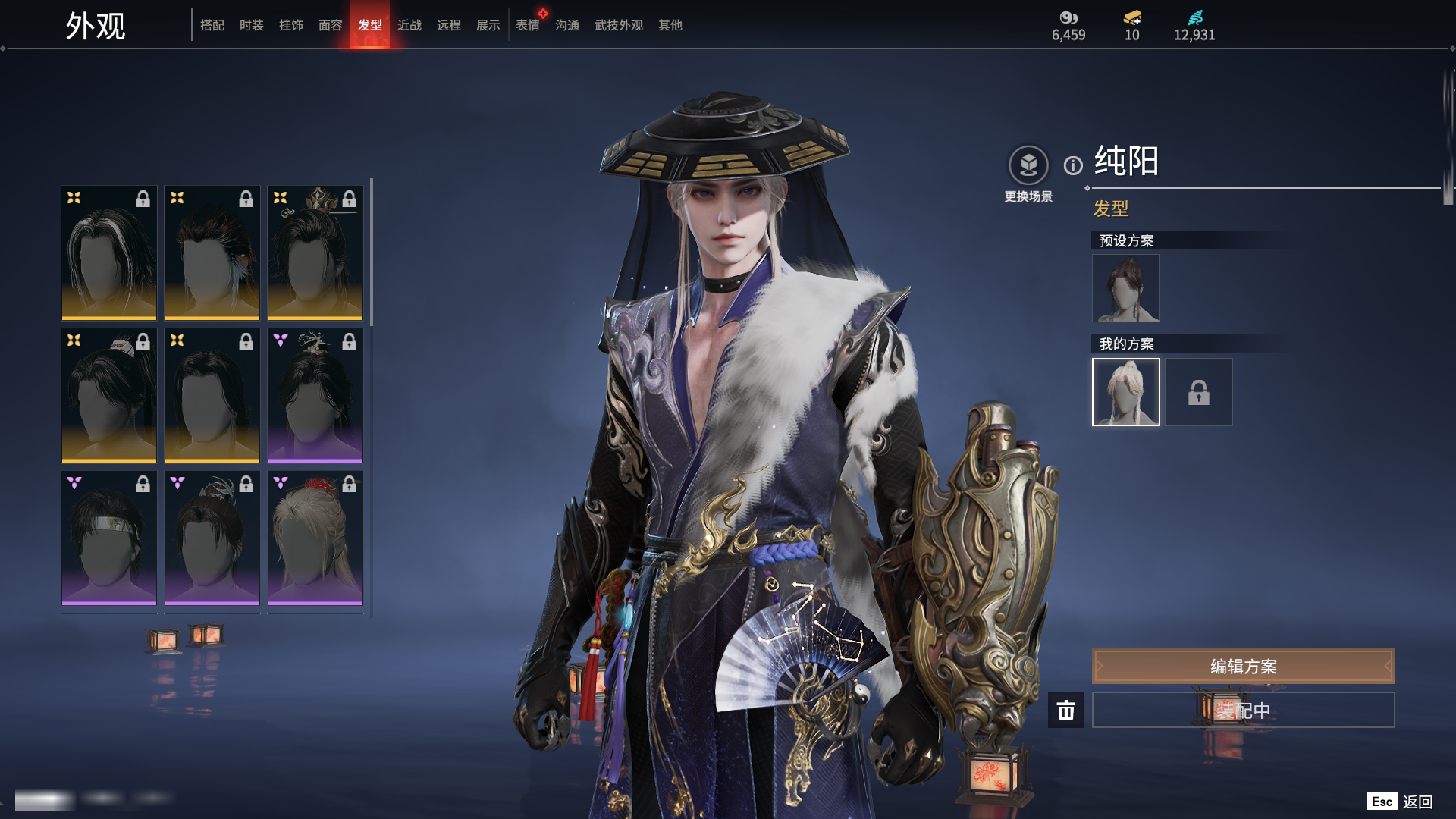Pick the hairstyle with white headband
Image resolution: width=1456 pixels, height=819 pixels.
pyautogui.click(x=109, y=538)
